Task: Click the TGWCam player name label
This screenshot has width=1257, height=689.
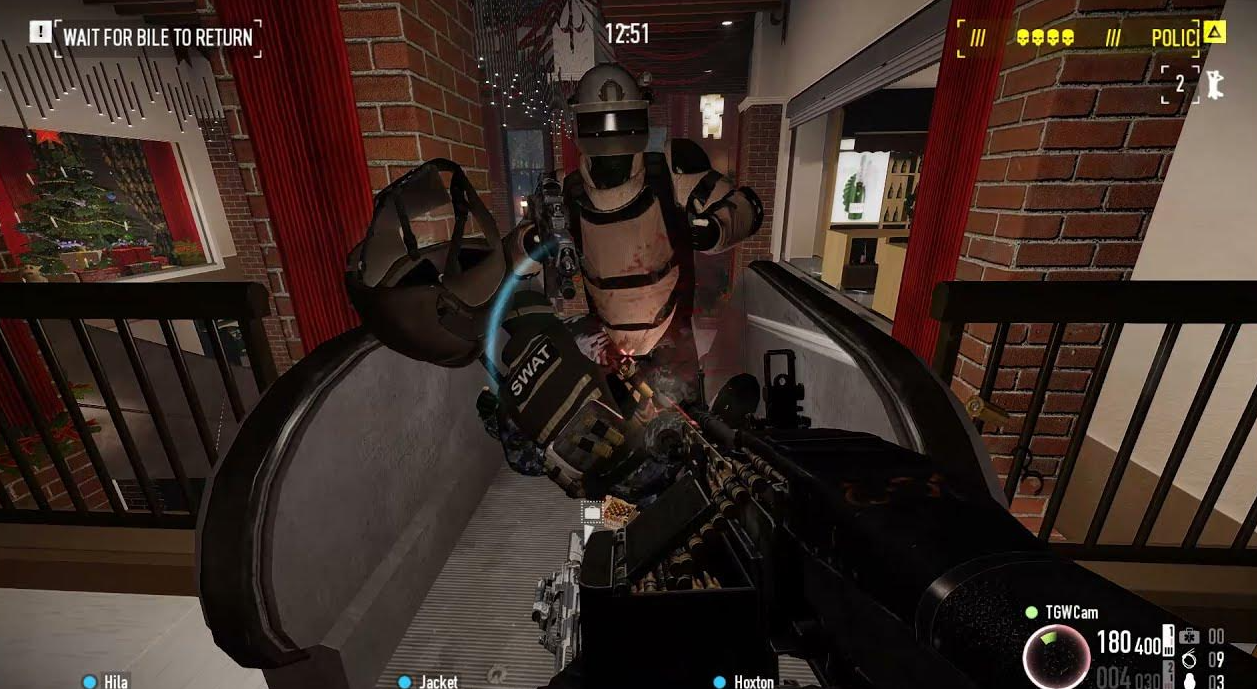Action: (x=1071, y=612)
